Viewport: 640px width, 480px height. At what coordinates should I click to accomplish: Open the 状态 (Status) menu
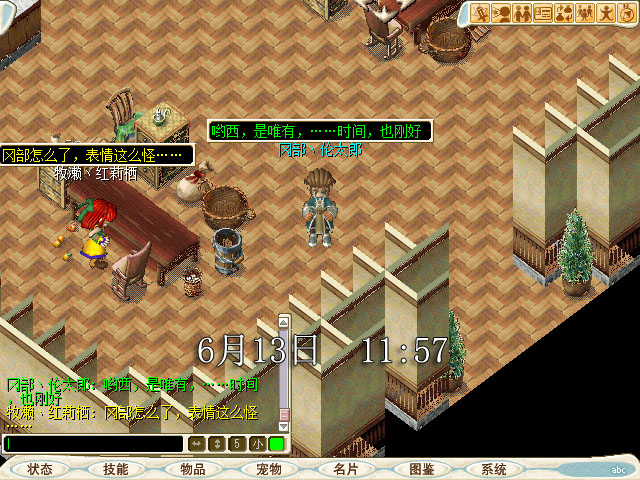tap(41, 469)
